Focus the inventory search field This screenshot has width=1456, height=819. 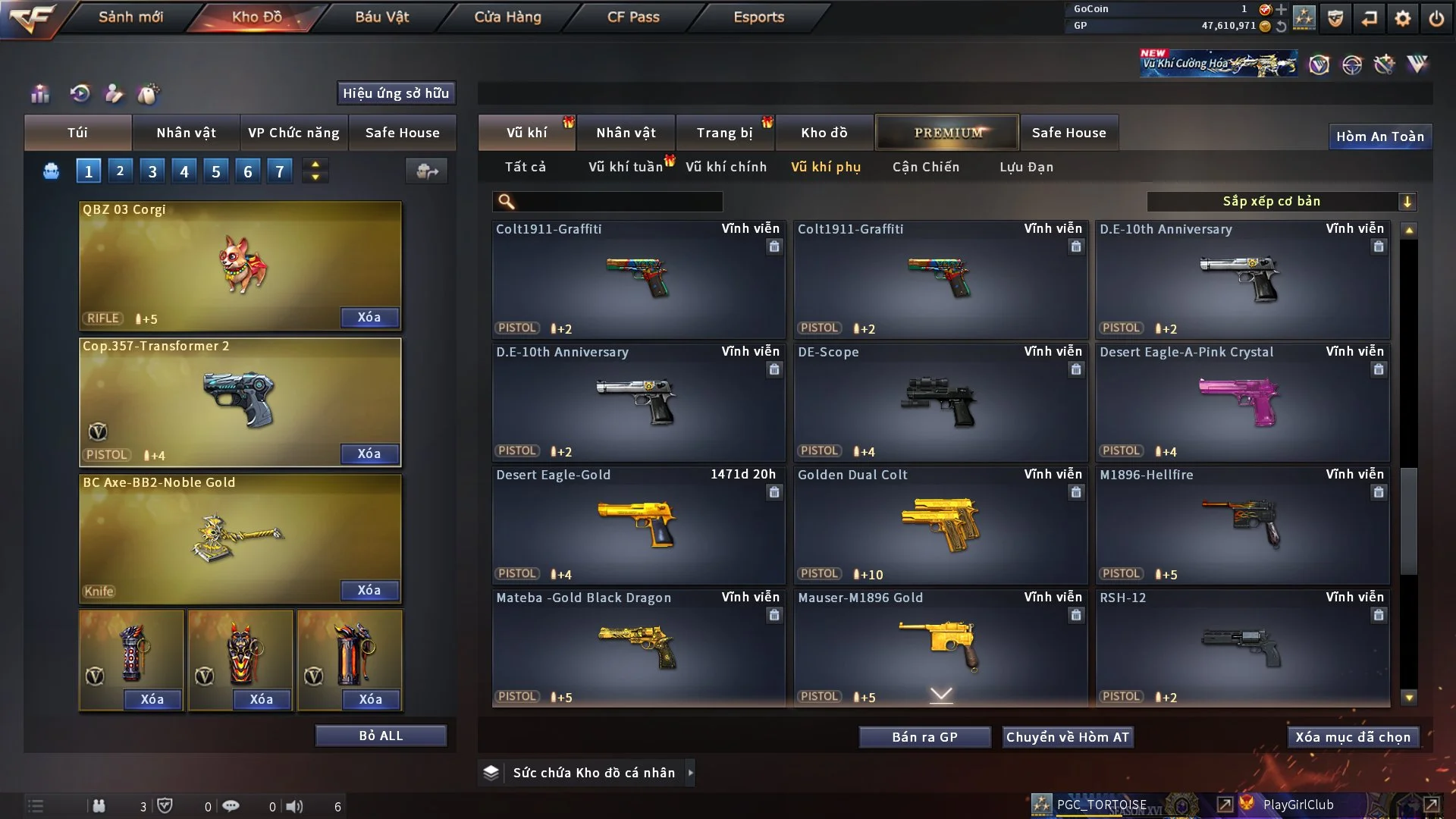click(x=618, y=201)
